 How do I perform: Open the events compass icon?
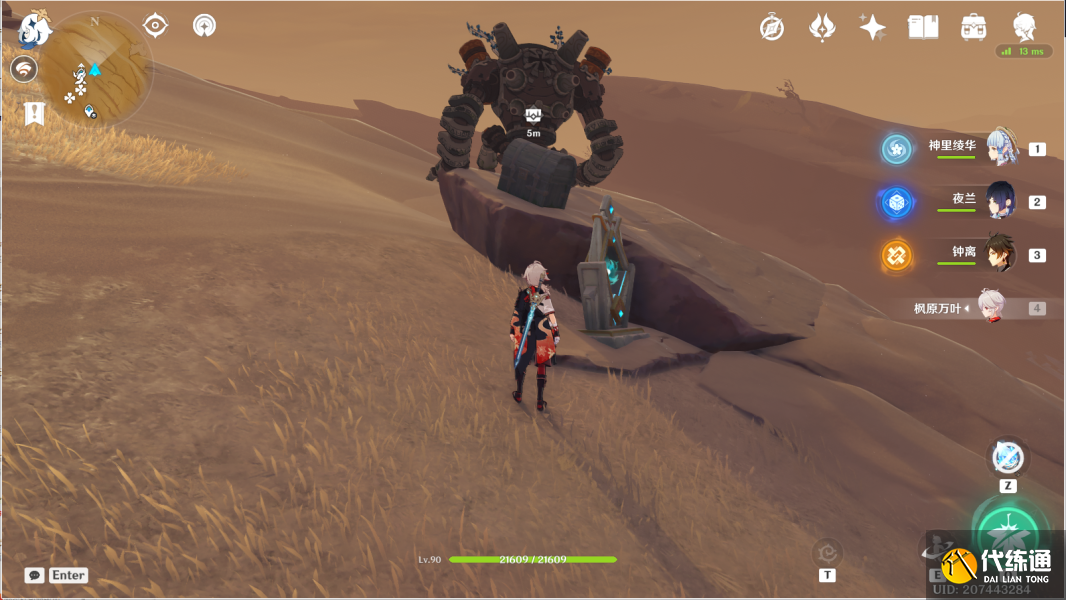772,27
